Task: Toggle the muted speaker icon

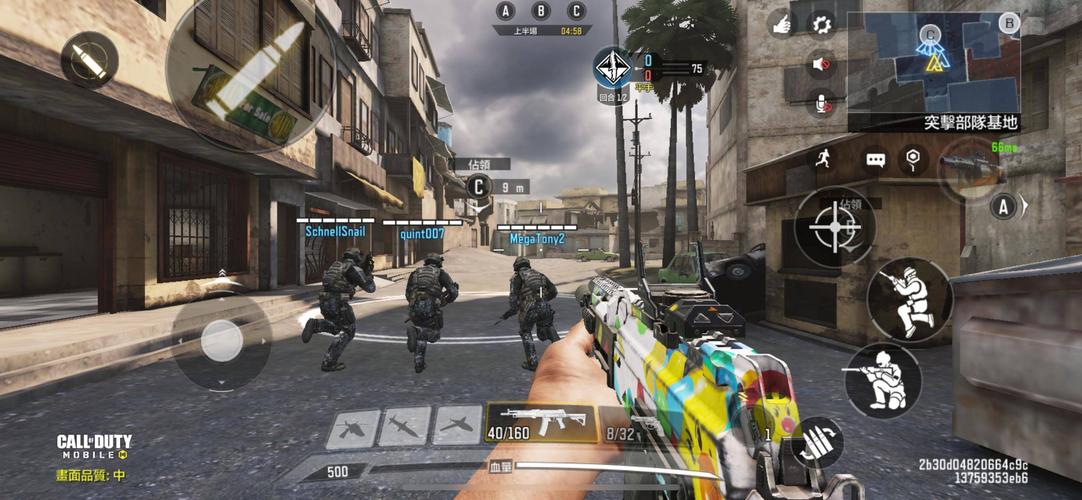Action: tap(822, 65)
